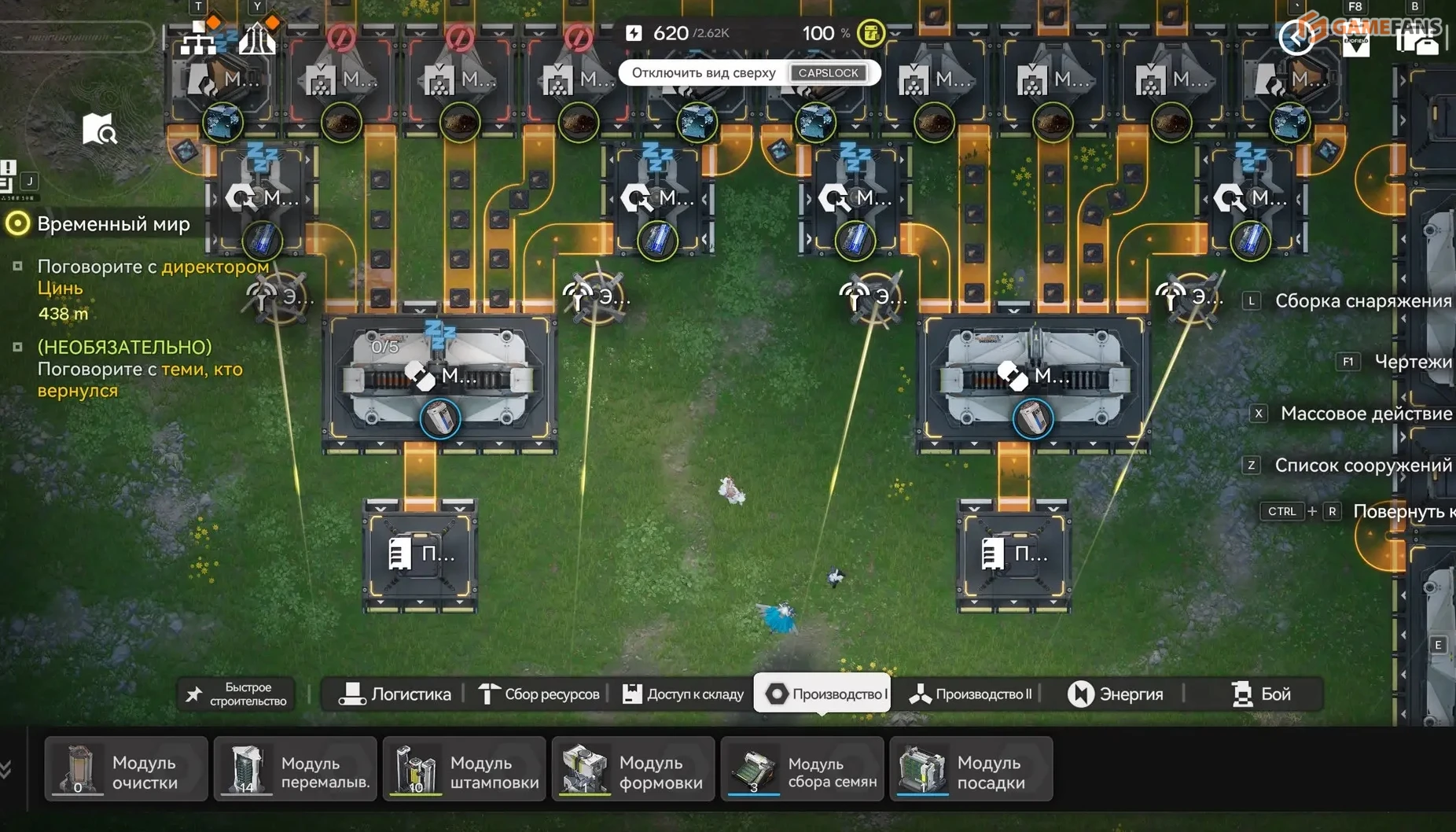Open the Энергия building category
This screenshot has height=832, width=1456.
[1115, 694]
